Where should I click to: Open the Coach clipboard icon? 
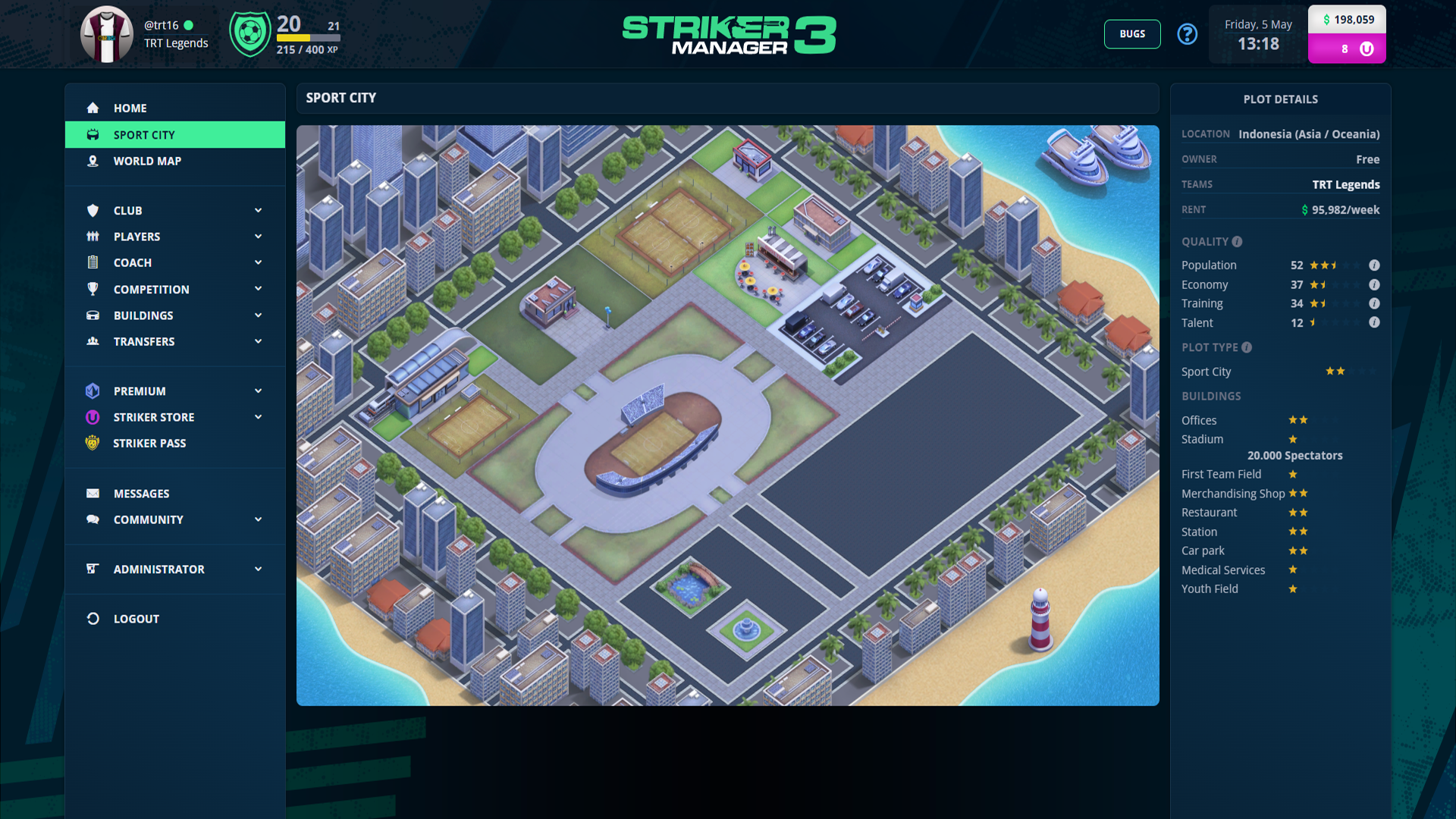pyautogui.click(x=93, y=262)
